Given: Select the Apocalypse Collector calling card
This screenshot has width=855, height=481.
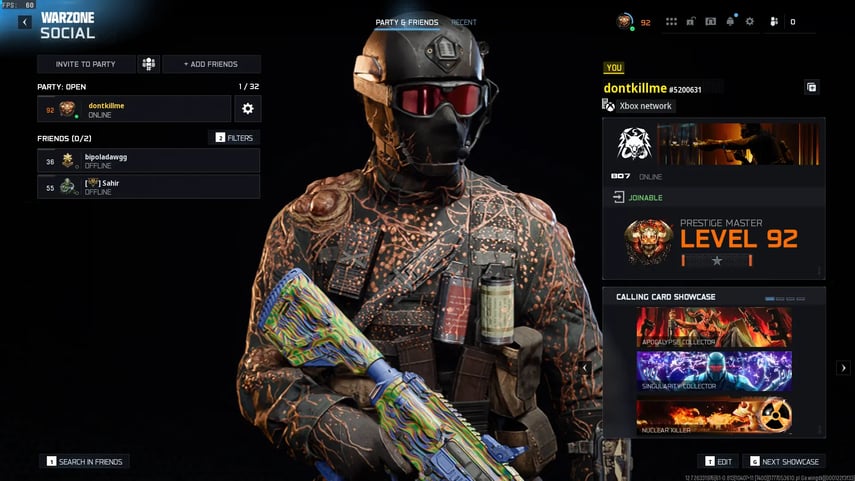Looking at the screenshot, I should point(714,328).
